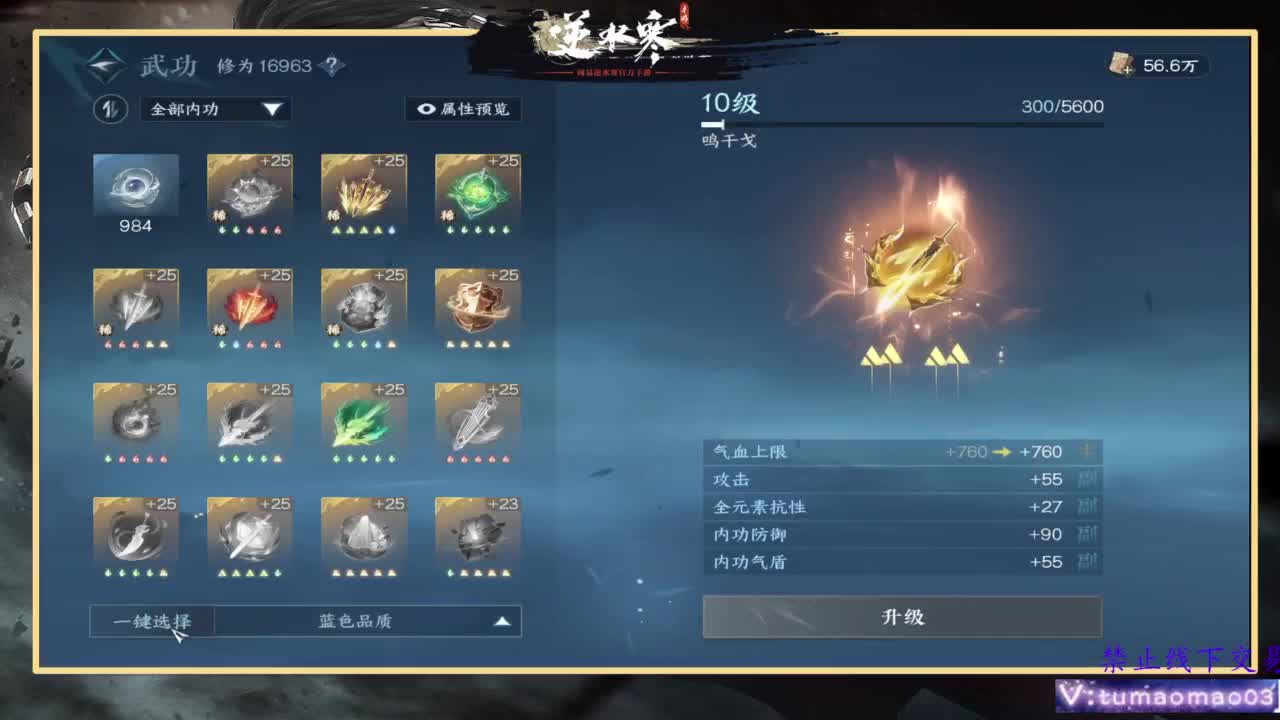Click the 一键选择 quick-select button
The image size is (1280, 720).
[150, 620]
